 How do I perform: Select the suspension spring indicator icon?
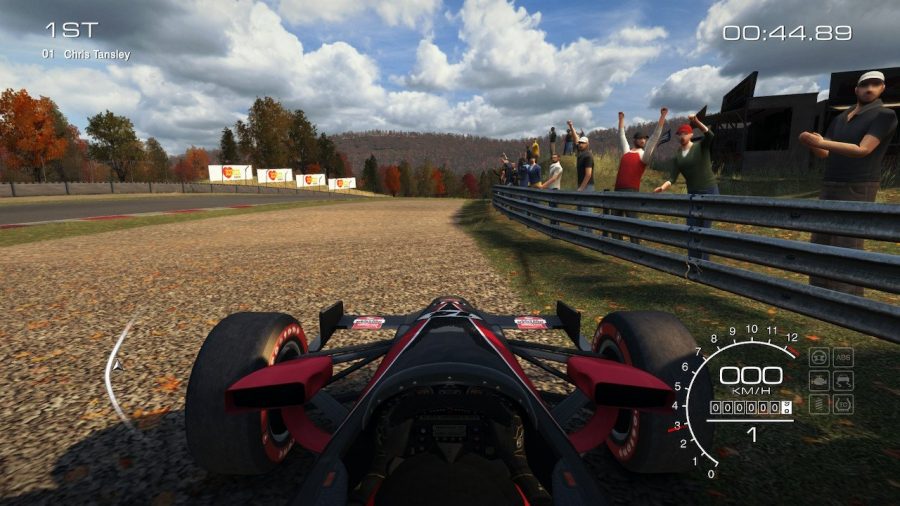[819, 405]
